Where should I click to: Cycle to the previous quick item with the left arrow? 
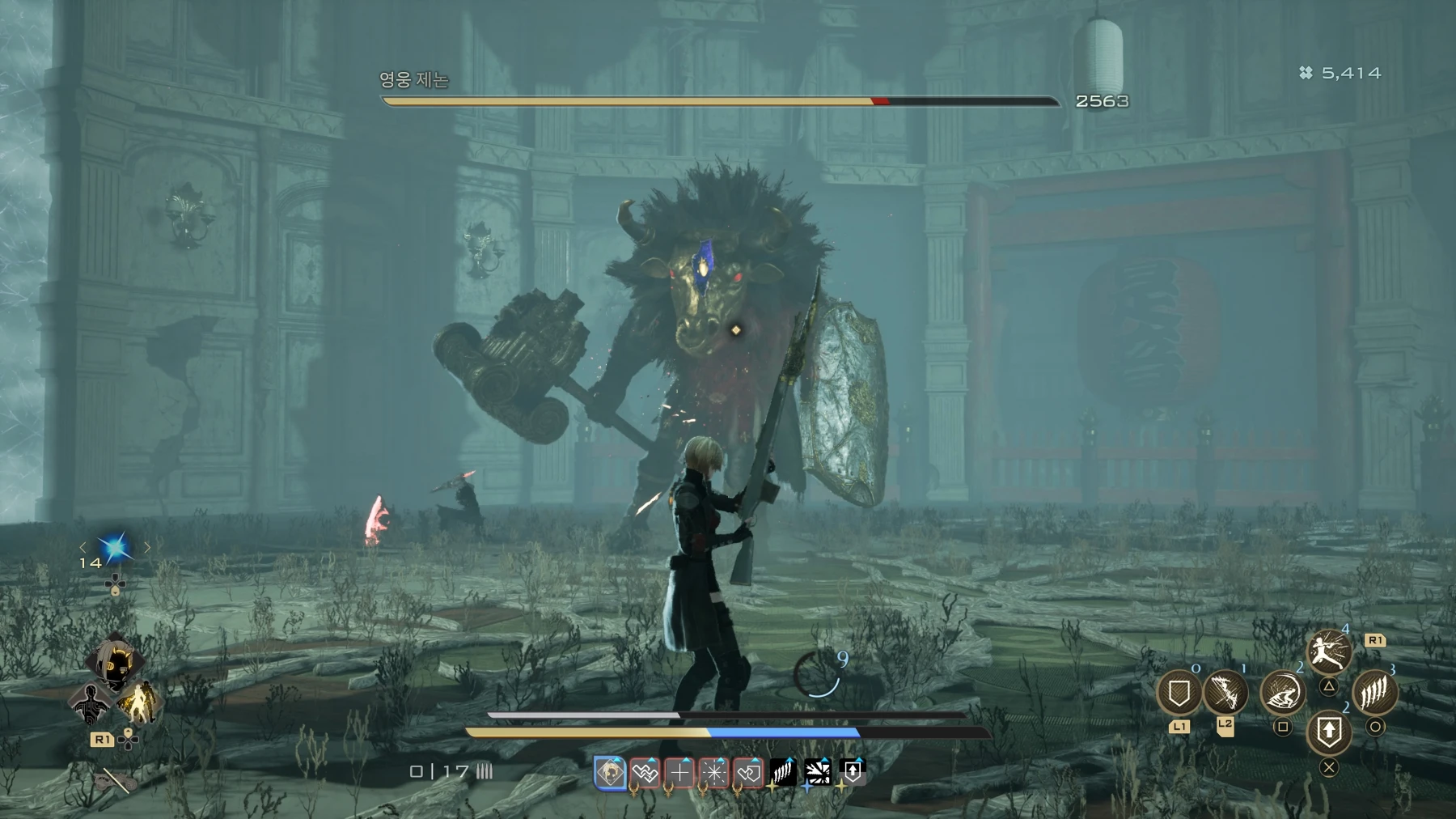83,548
